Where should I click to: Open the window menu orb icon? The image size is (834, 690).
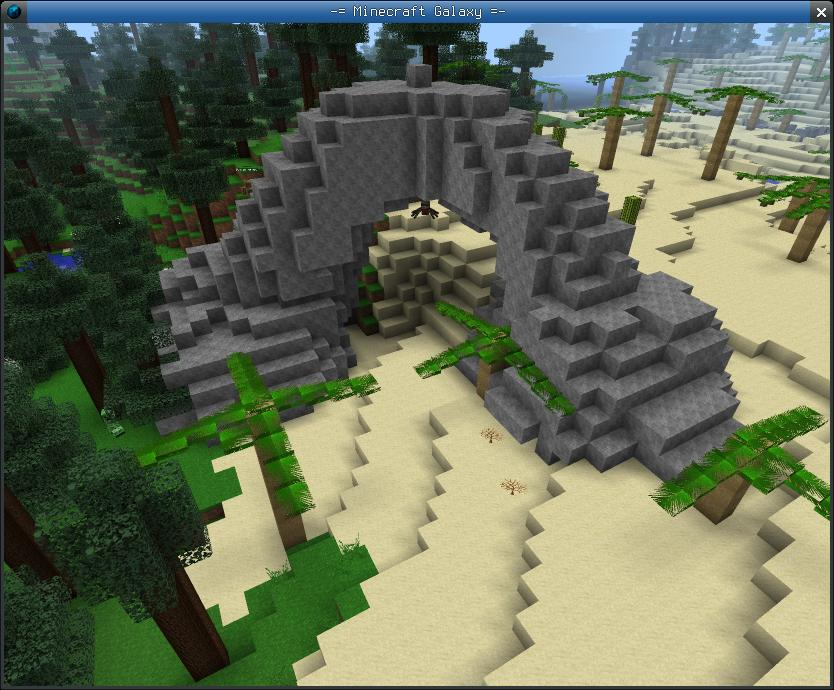tap(13, 11)
